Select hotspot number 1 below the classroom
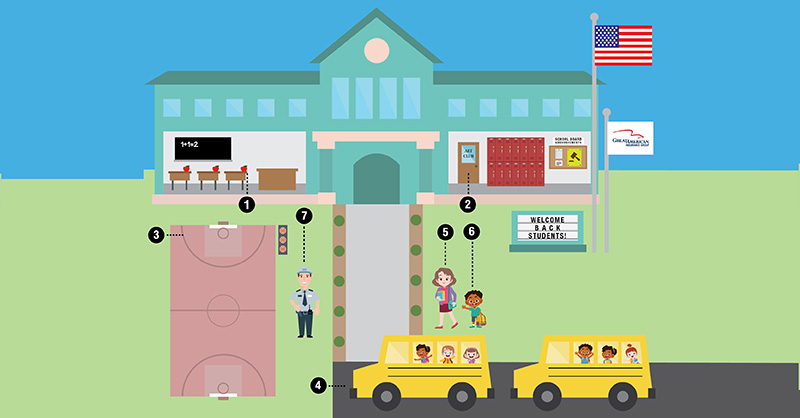 pos(247,204)
